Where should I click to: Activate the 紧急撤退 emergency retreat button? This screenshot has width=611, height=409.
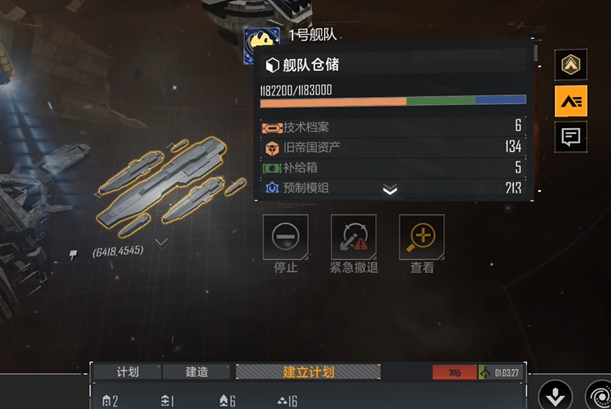353,236
